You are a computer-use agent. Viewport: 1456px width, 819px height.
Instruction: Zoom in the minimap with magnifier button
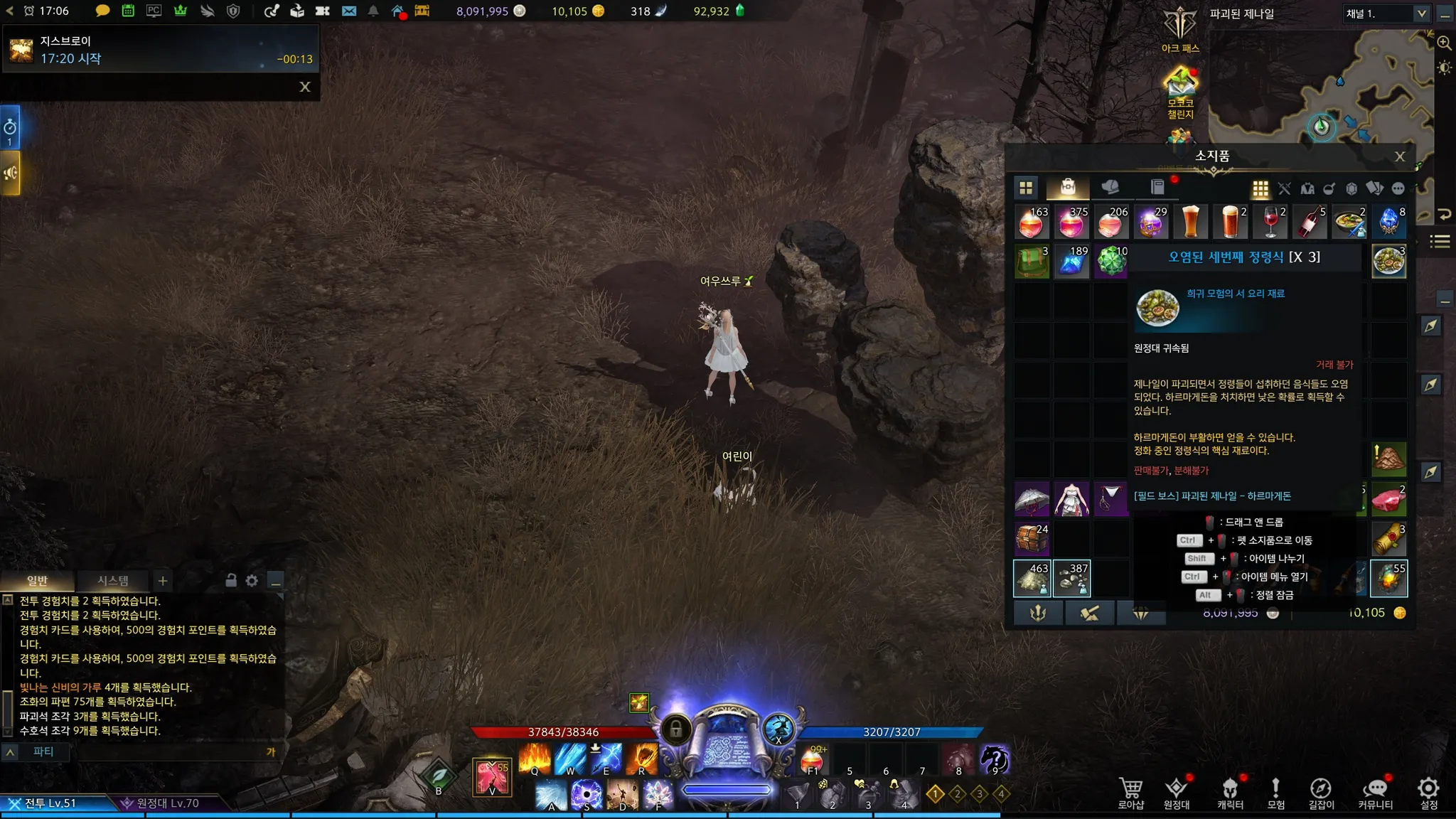coord(1444,43)
